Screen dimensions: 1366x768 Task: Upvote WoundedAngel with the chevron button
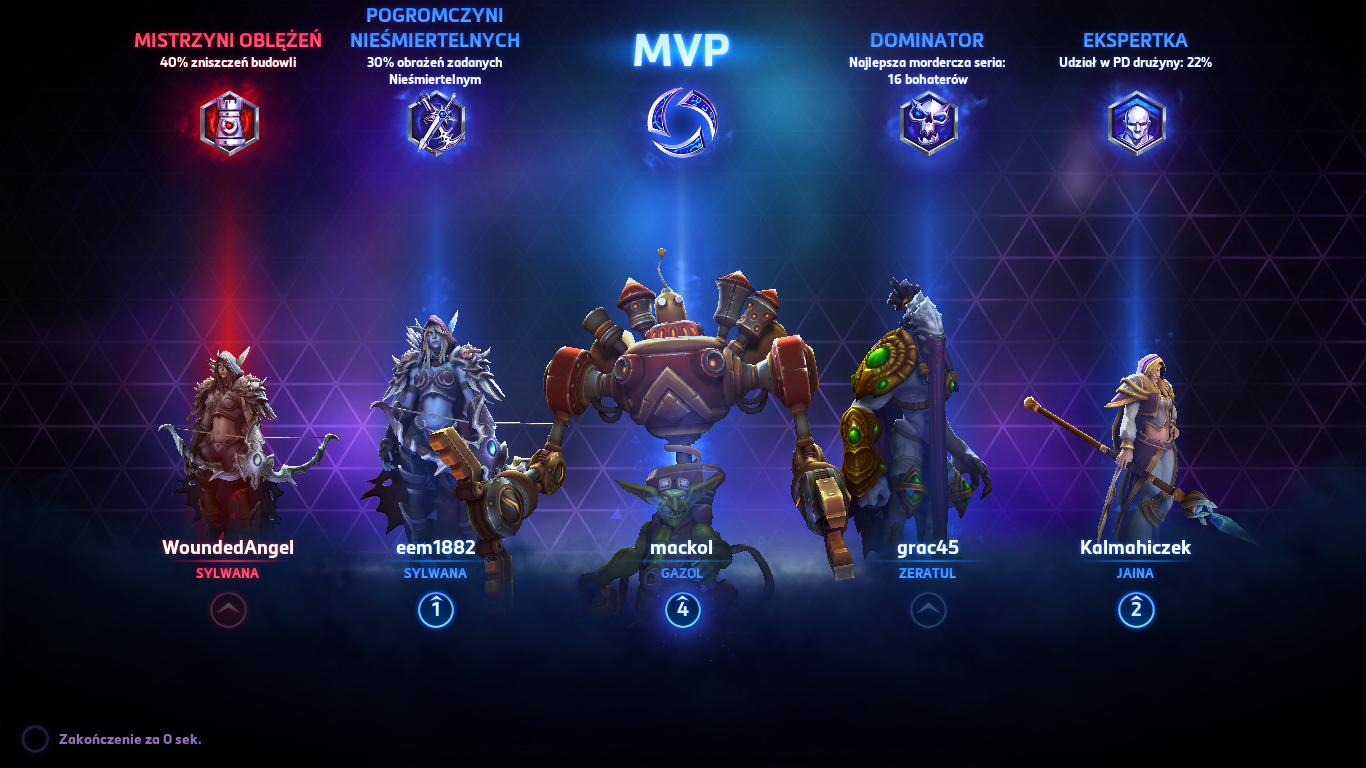tap(228, 611)
